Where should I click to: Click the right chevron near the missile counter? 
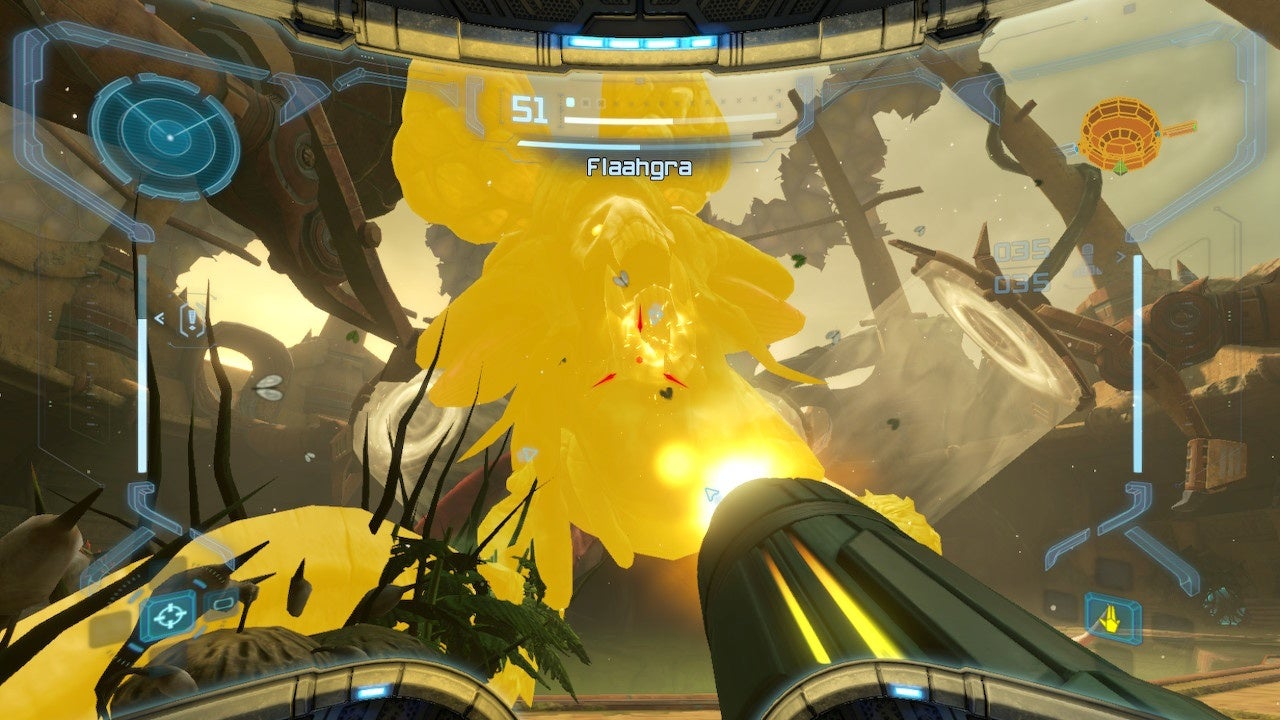pos(1121,256)
